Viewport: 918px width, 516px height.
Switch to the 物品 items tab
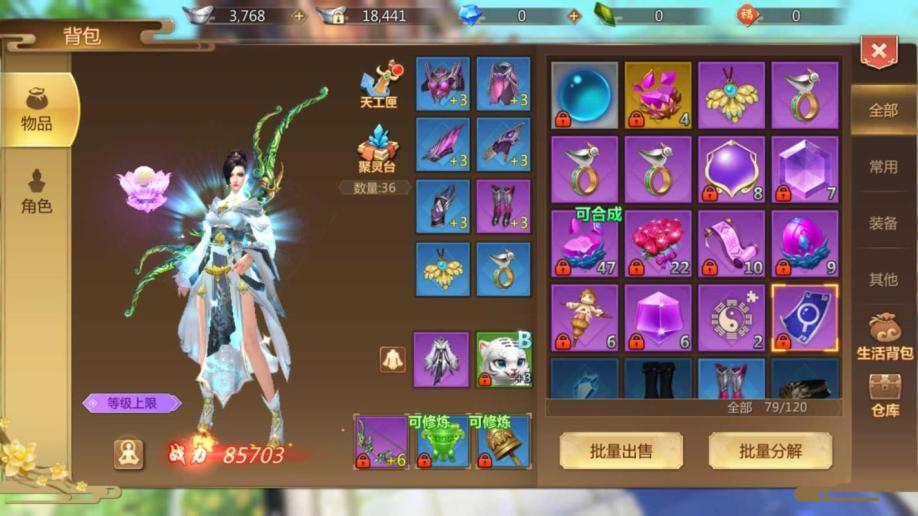(x=38, y=108)
